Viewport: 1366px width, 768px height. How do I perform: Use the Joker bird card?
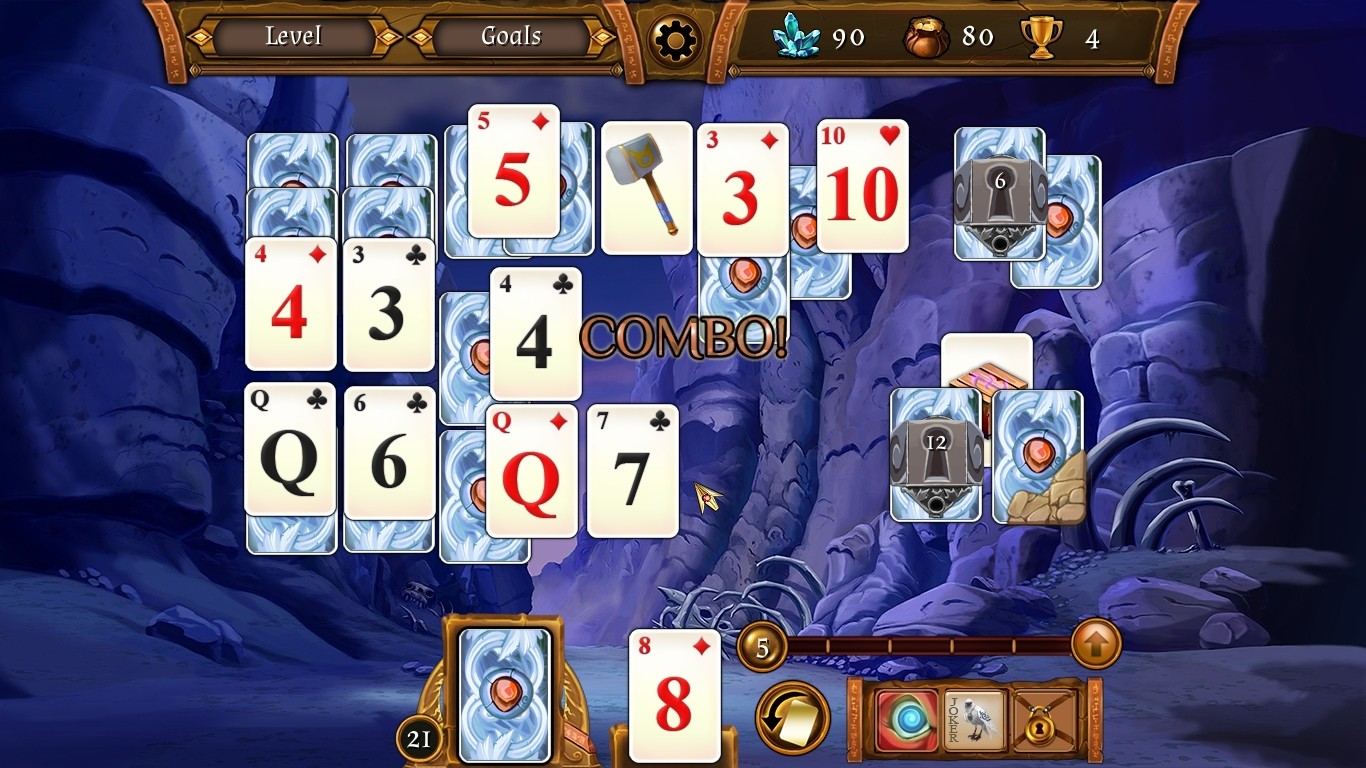(975, 718)
